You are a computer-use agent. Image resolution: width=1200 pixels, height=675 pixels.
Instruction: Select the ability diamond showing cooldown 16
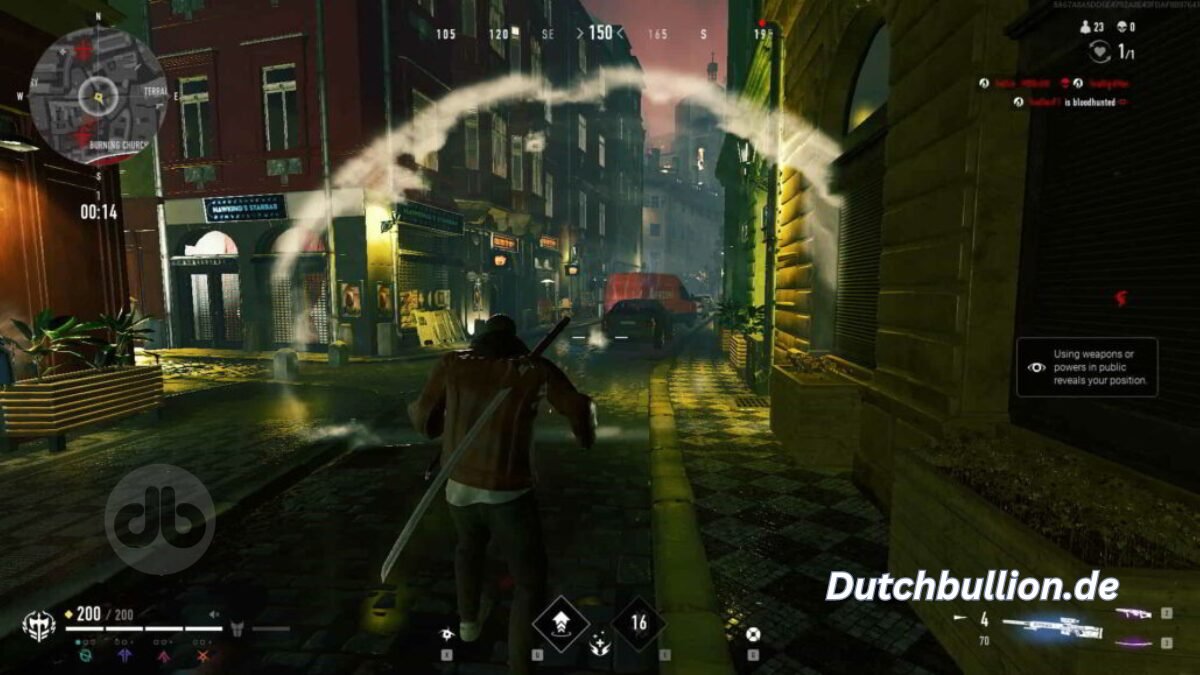(x=638, y=623)
